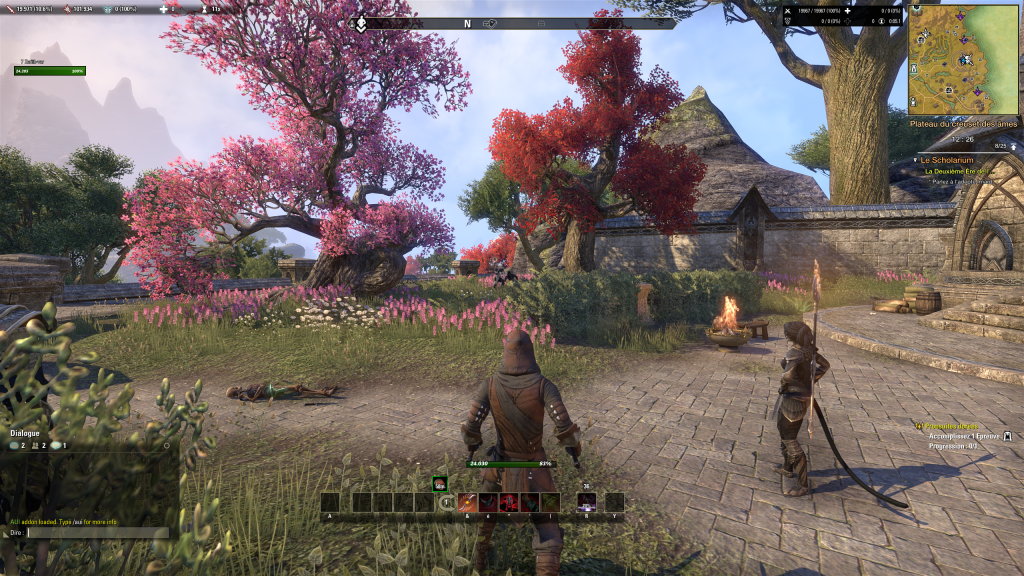Activate the flaming blade ability

[467, 502]
